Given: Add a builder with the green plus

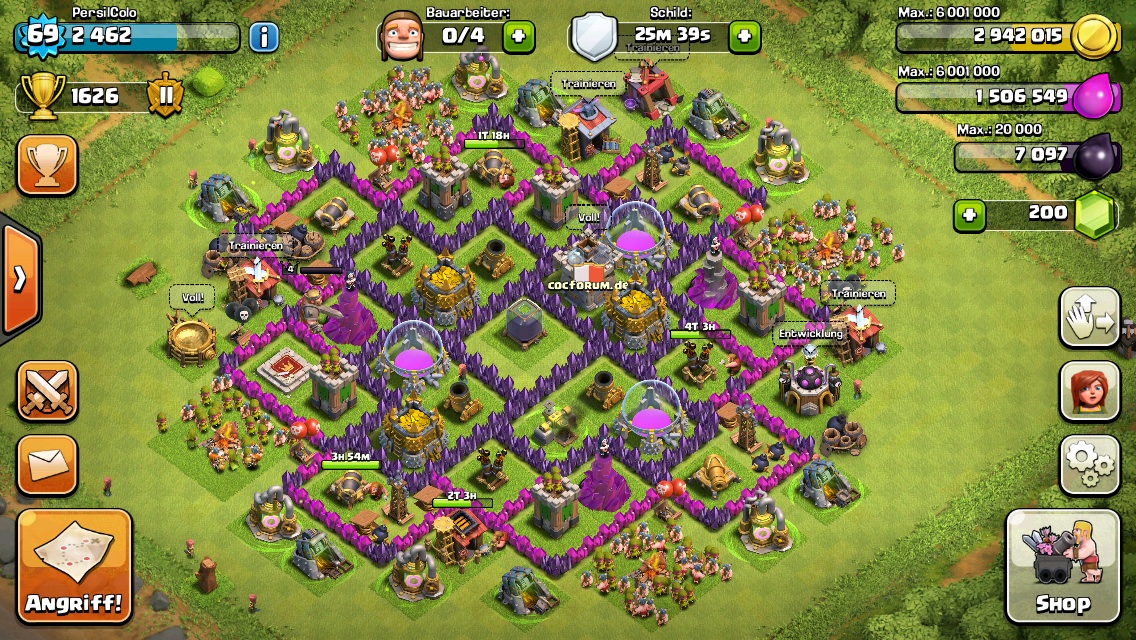Looking at the screenshot, I should [518, 37].
